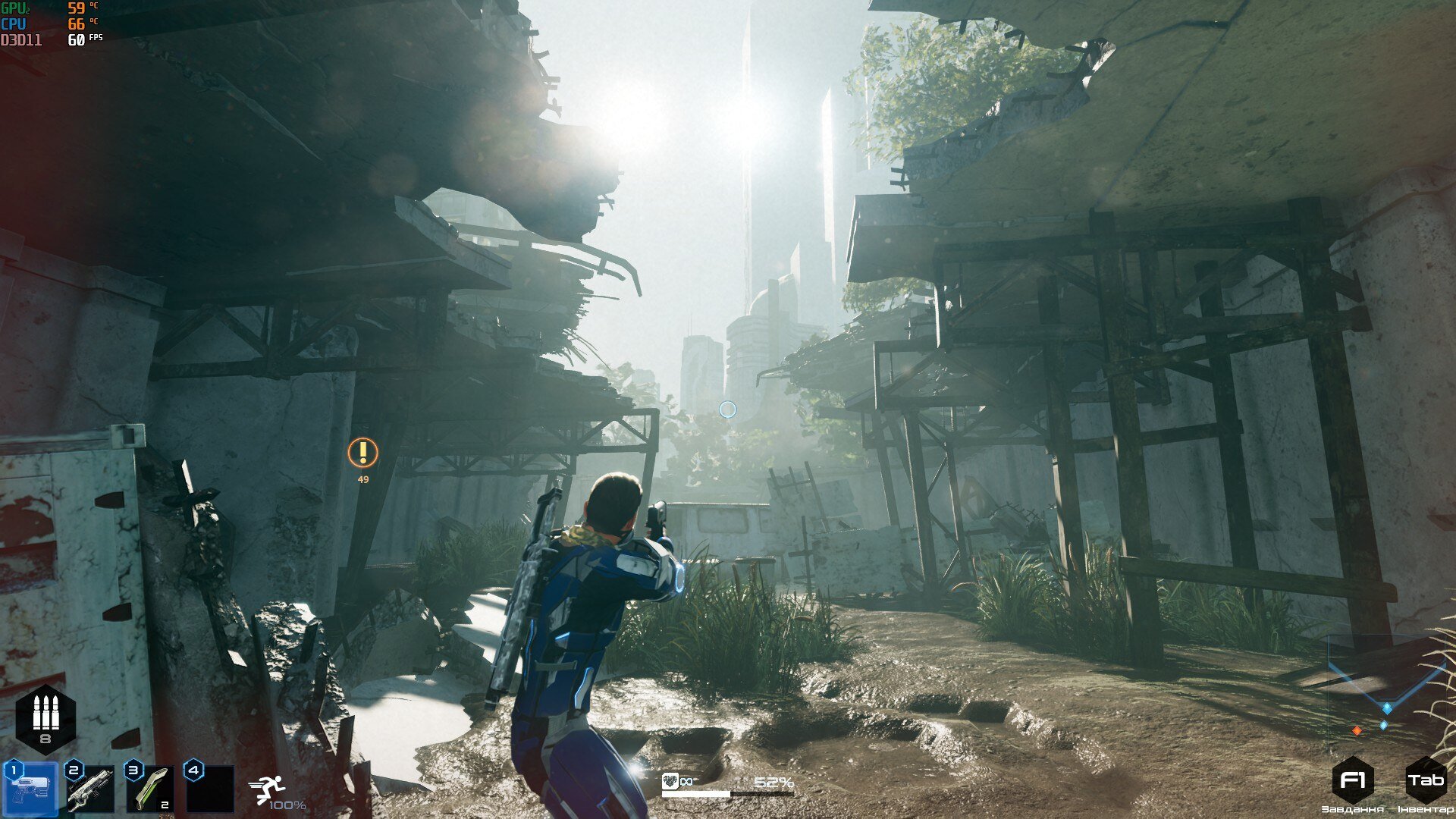Select the pistol in weapon slot 1
1456x819 pixels.
[31, 789]
